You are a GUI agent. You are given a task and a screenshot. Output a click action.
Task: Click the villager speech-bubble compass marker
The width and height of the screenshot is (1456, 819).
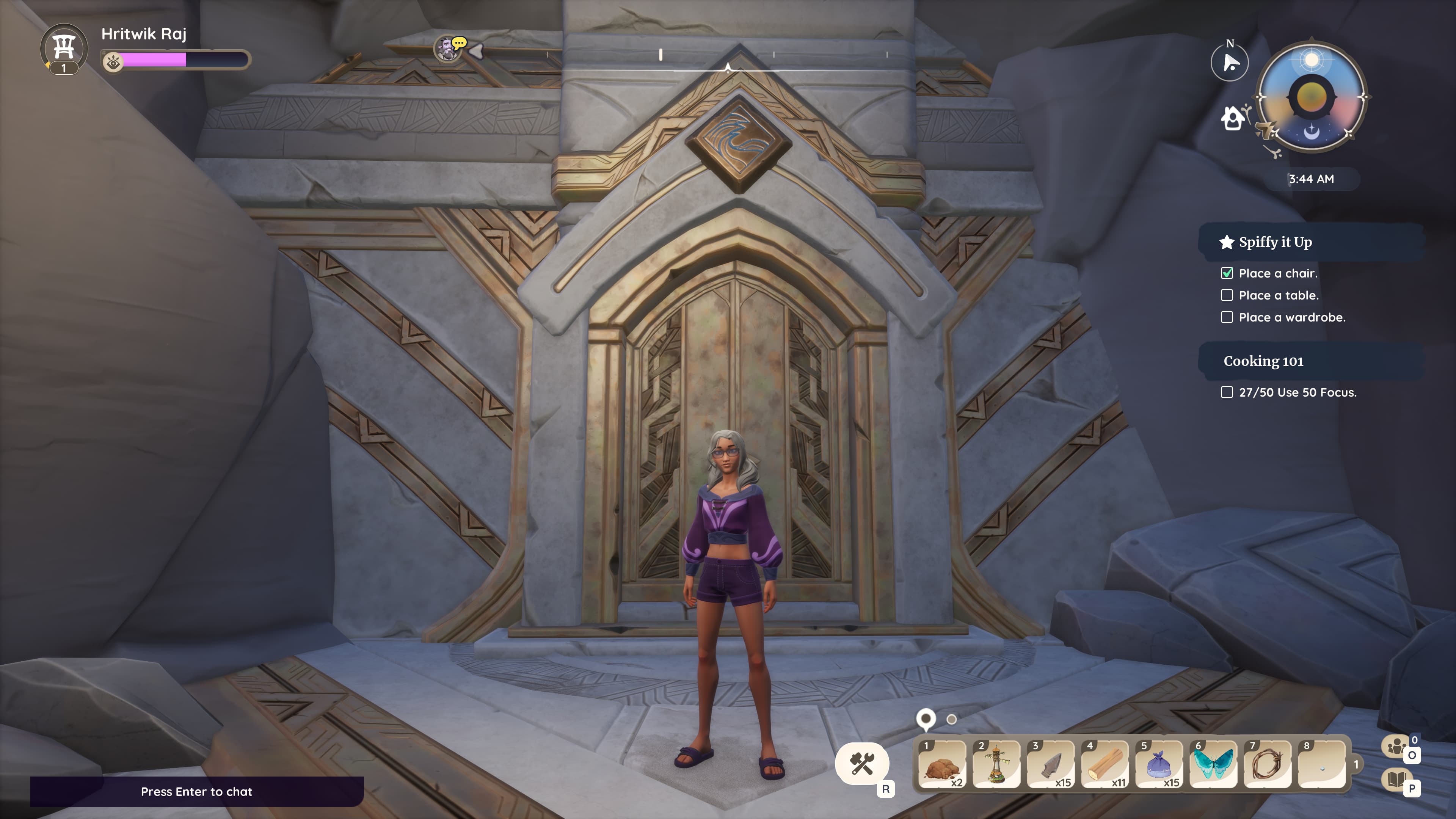[x=449, y=49]
